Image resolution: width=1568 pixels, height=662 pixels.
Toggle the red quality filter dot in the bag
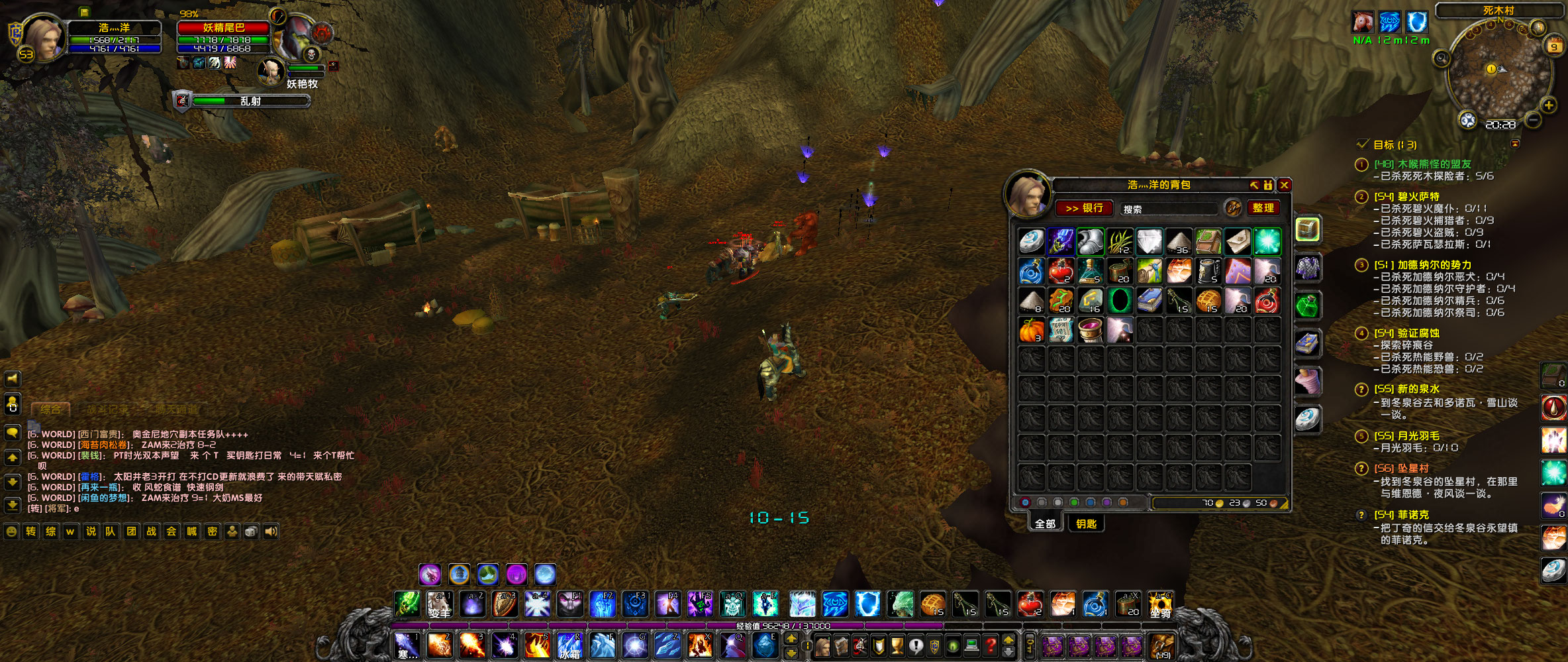pos(1025,502)
